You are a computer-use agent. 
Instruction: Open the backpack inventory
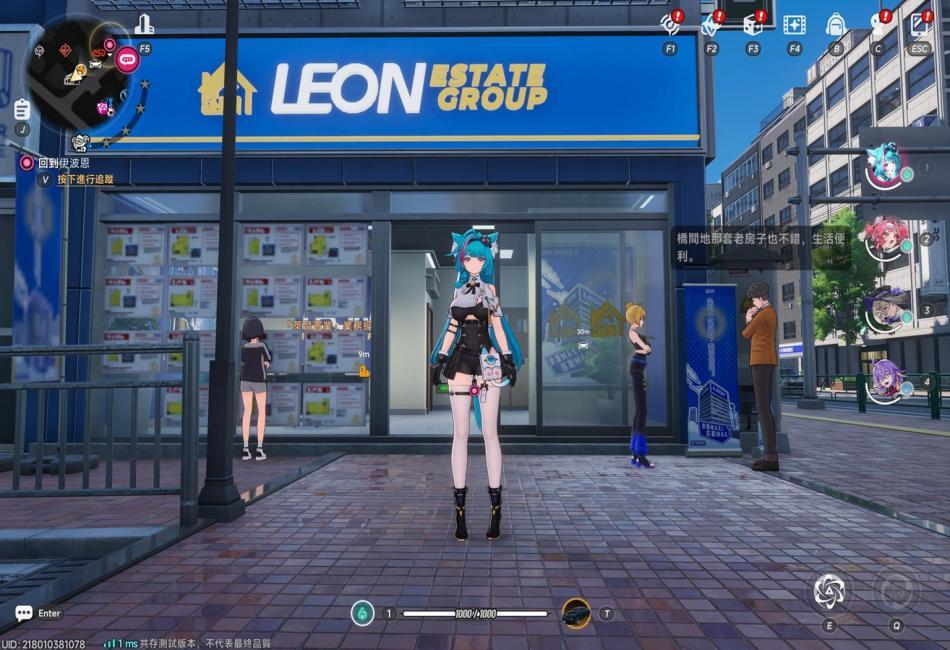(836, 24)
